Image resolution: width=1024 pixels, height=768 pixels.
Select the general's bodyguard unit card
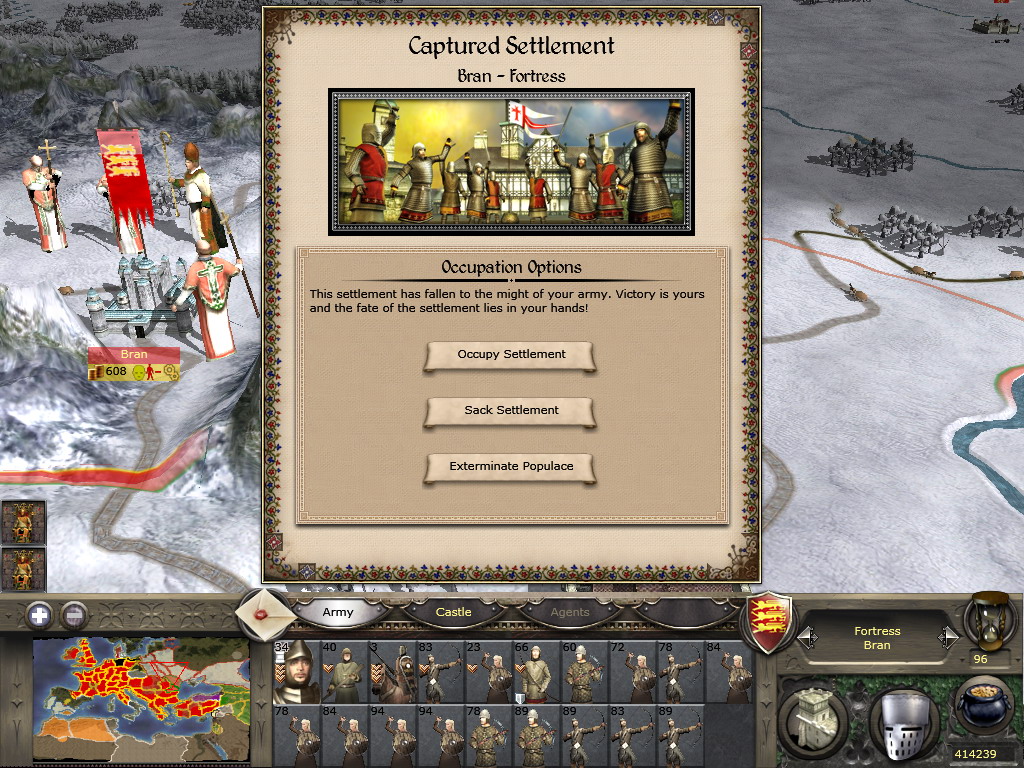point(296,672)
